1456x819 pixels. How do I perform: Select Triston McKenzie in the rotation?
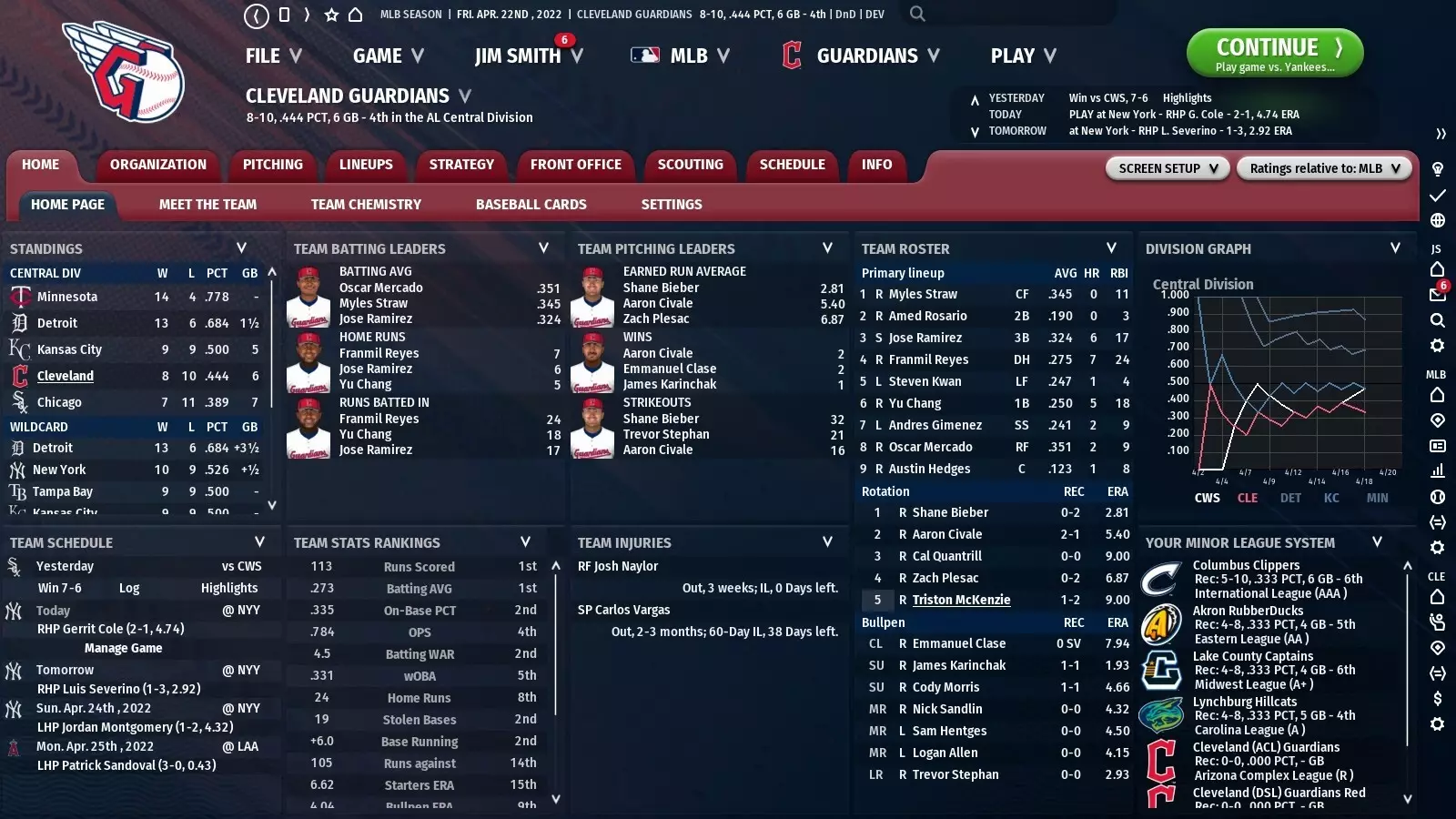tap(959, 600)
